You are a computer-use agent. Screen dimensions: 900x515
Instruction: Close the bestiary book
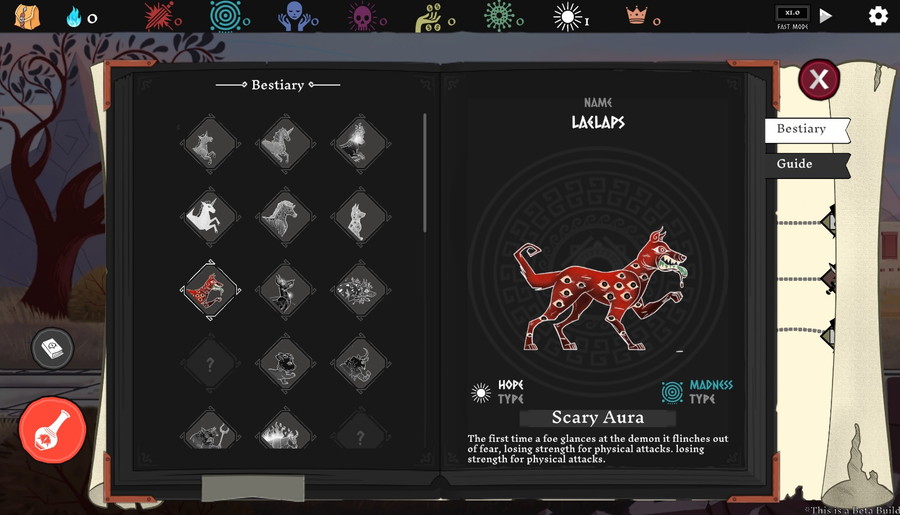818,79
